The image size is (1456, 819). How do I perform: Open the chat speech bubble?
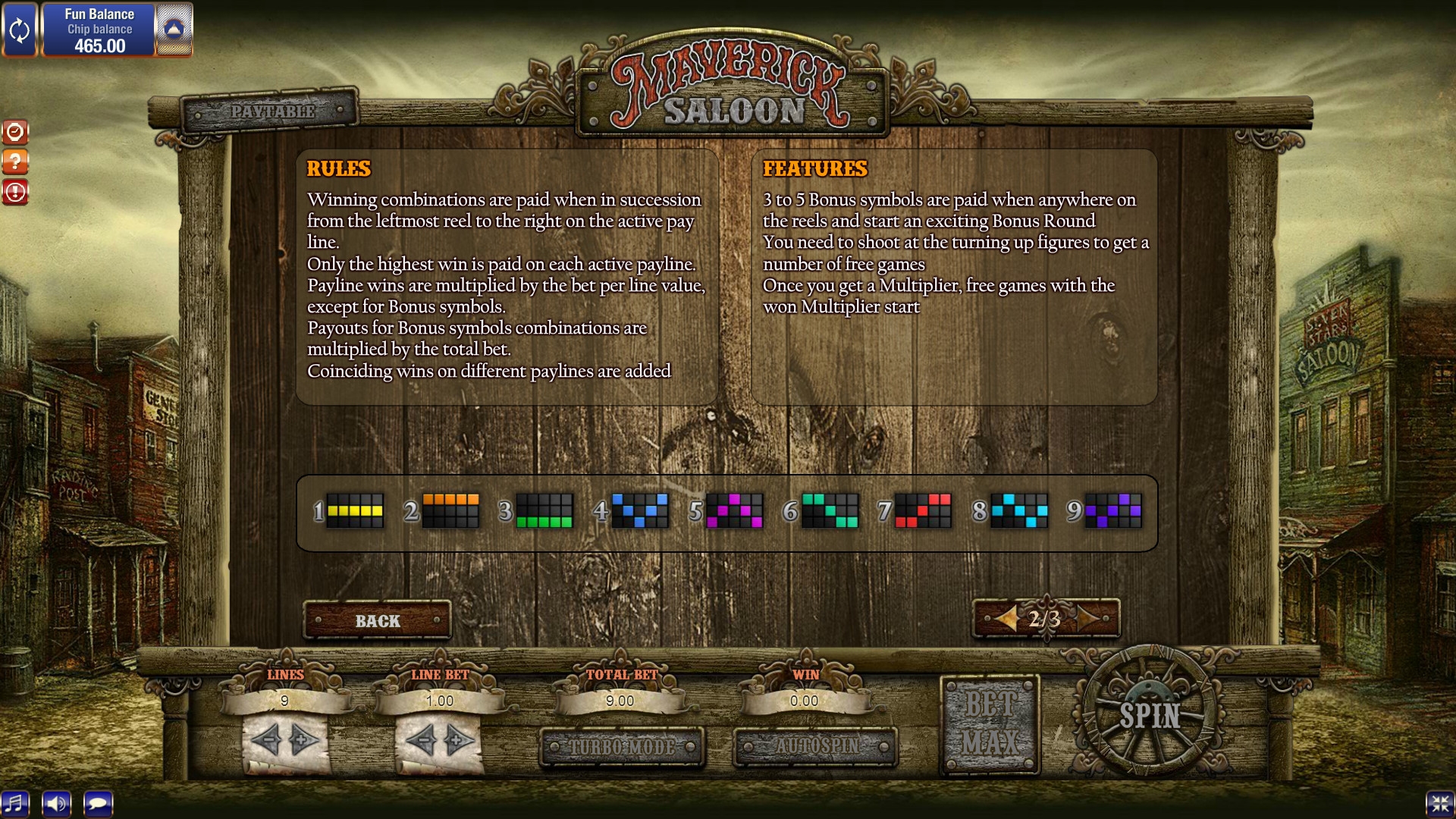pos(98,803)
